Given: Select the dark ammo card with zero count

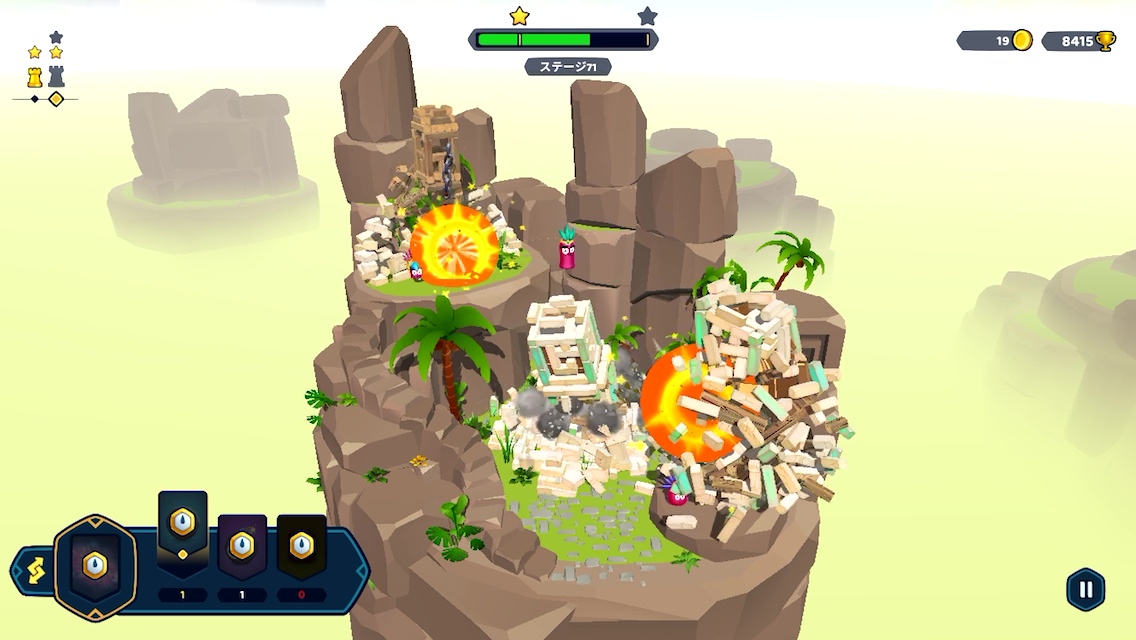Looking at the screenshot, I should point(301,548).
